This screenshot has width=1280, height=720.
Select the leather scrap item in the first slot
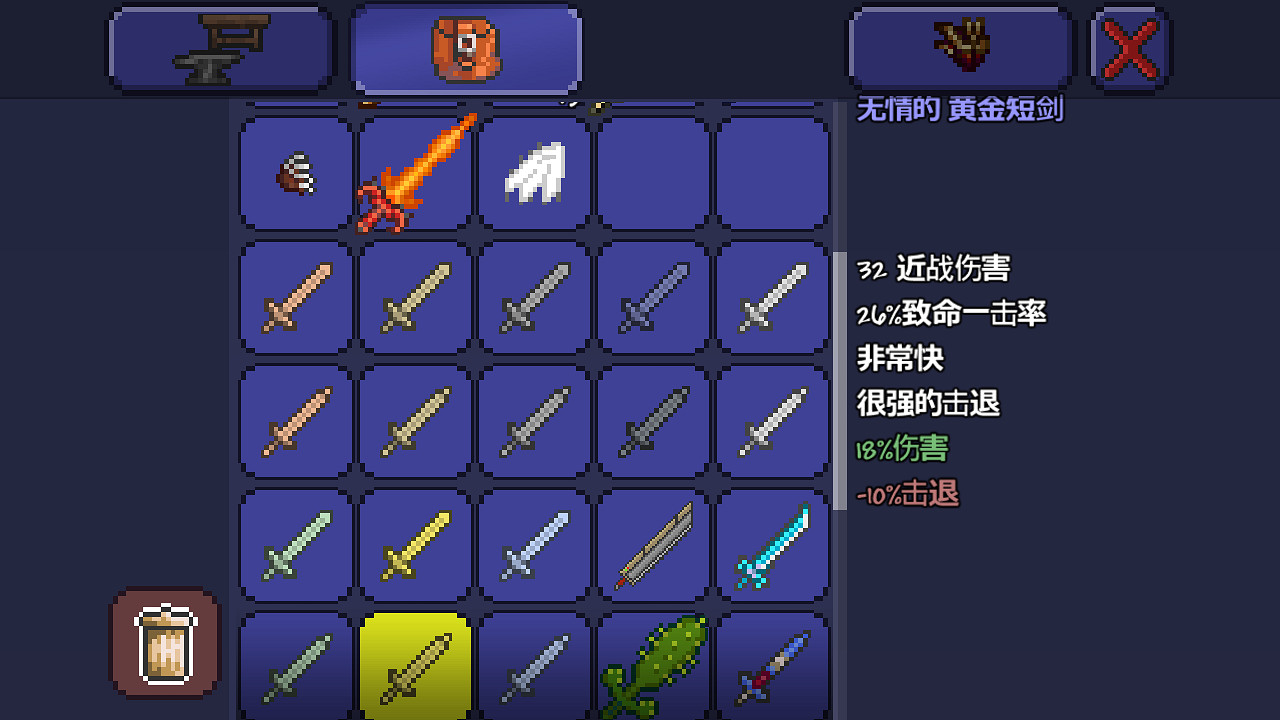click(x=293, y=173)
